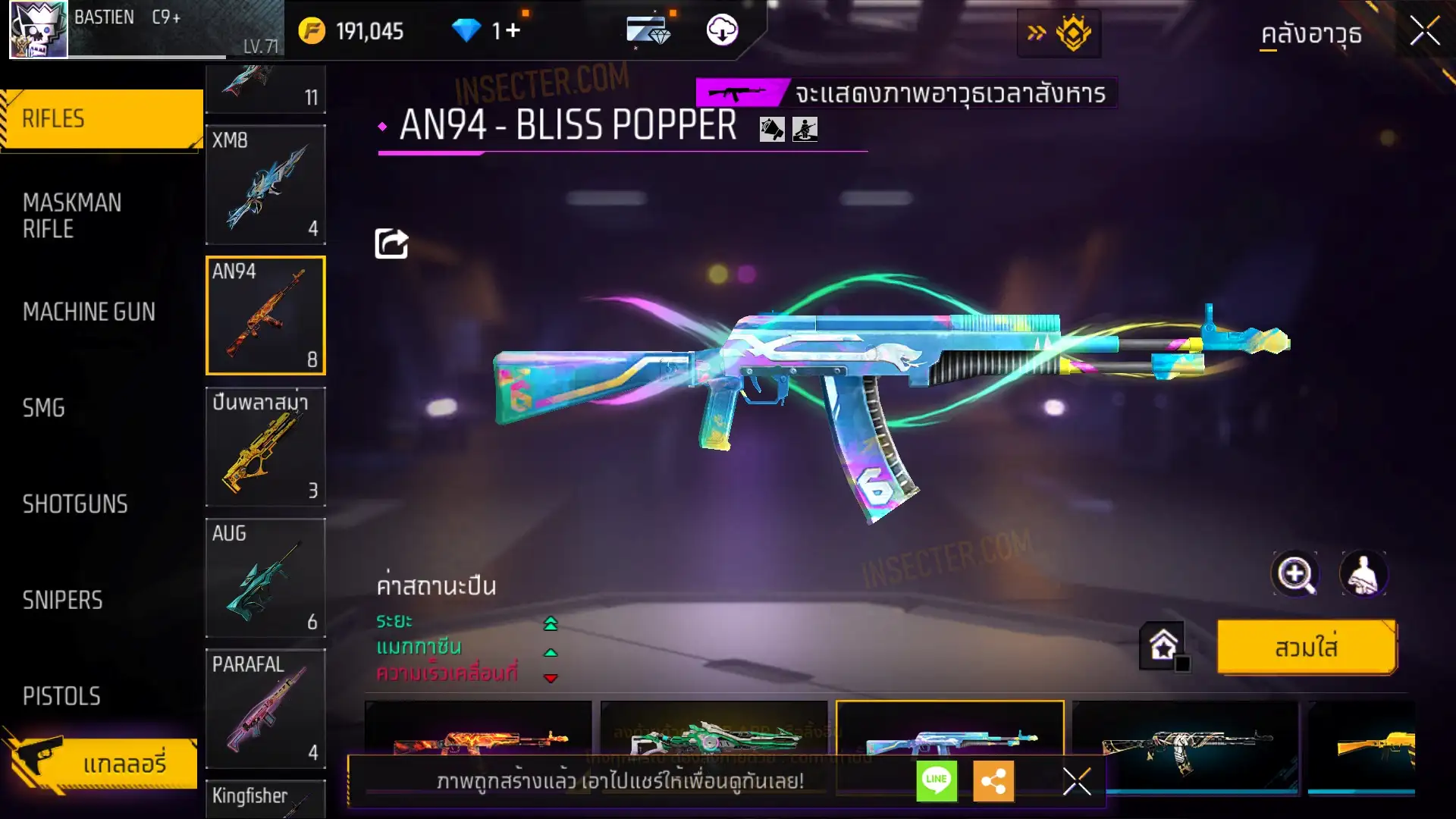Viewport: 1456px width, 819px height.
Task: Select the AN94 weapon tile
Action: pos(265,315)
